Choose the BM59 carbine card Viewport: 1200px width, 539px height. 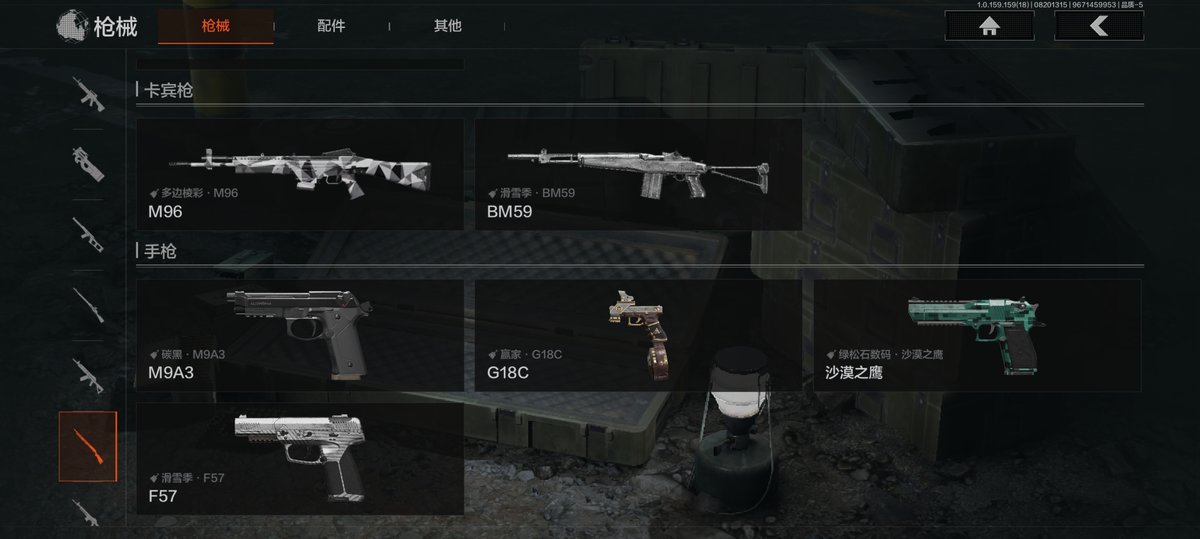638,174
